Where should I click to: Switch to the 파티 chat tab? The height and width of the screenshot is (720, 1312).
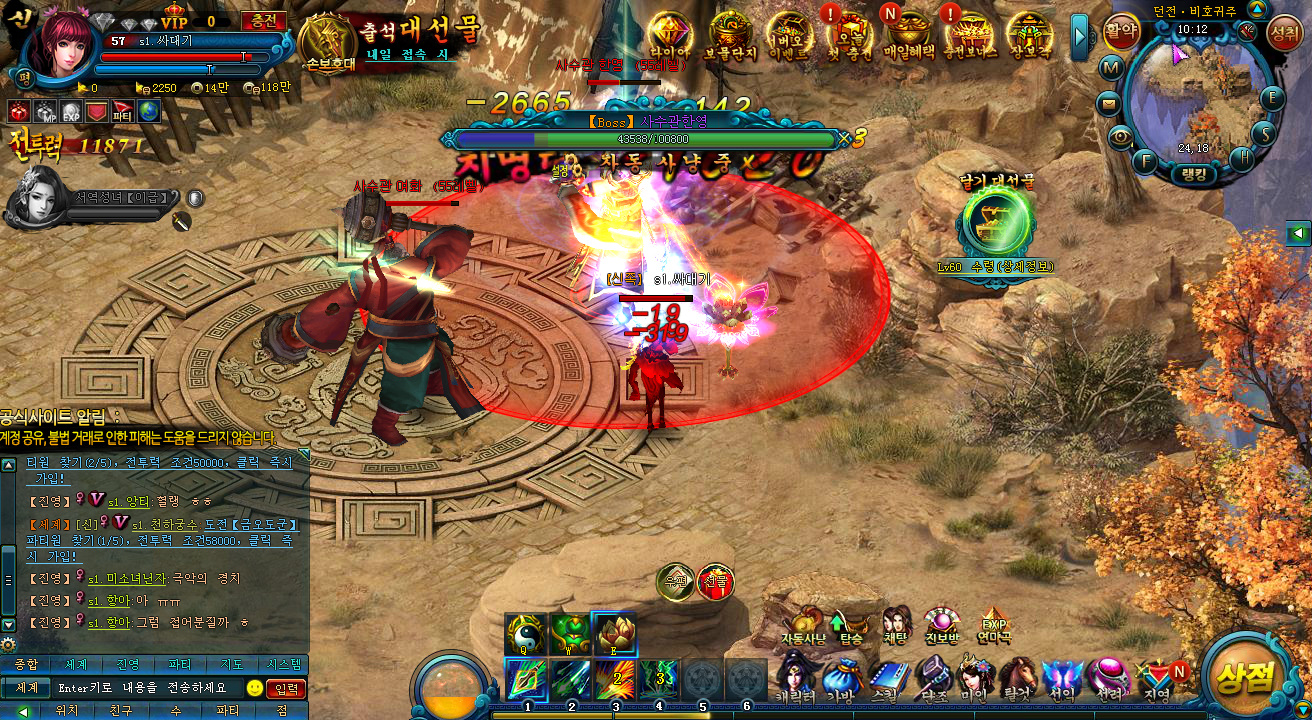point(180,664)
